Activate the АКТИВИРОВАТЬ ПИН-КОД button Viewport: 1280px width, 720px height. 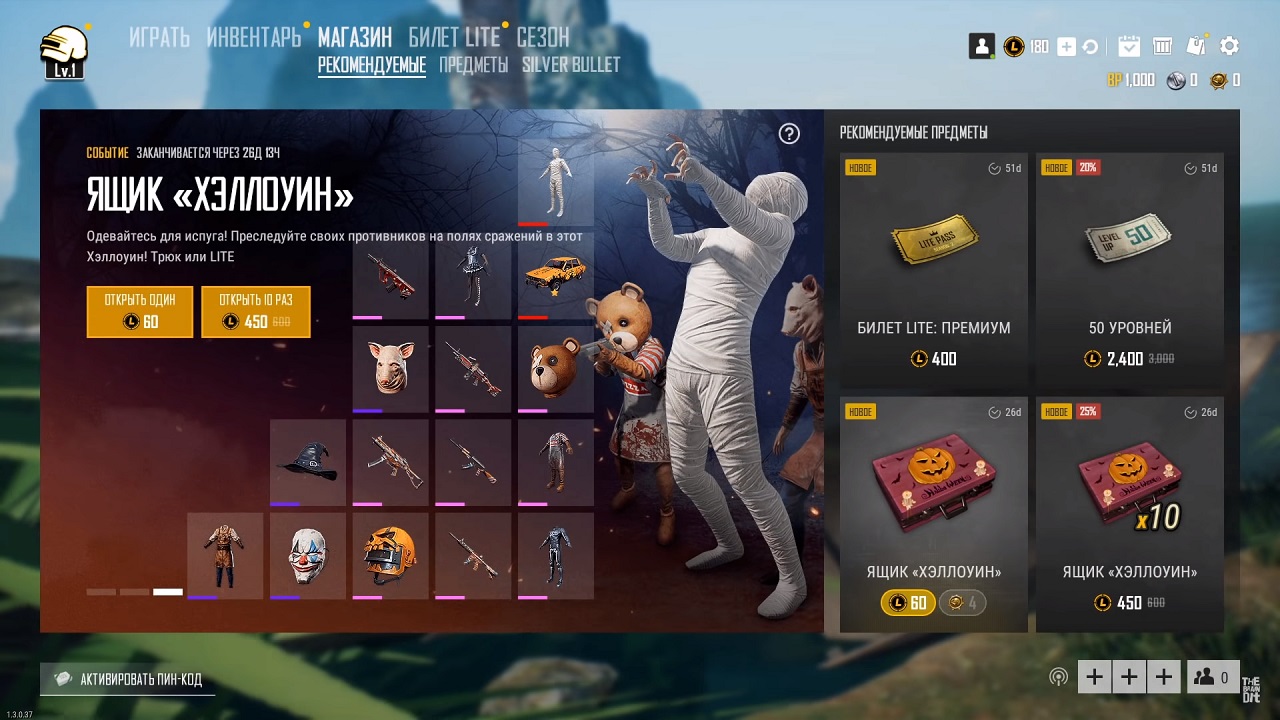click(128, 679)
